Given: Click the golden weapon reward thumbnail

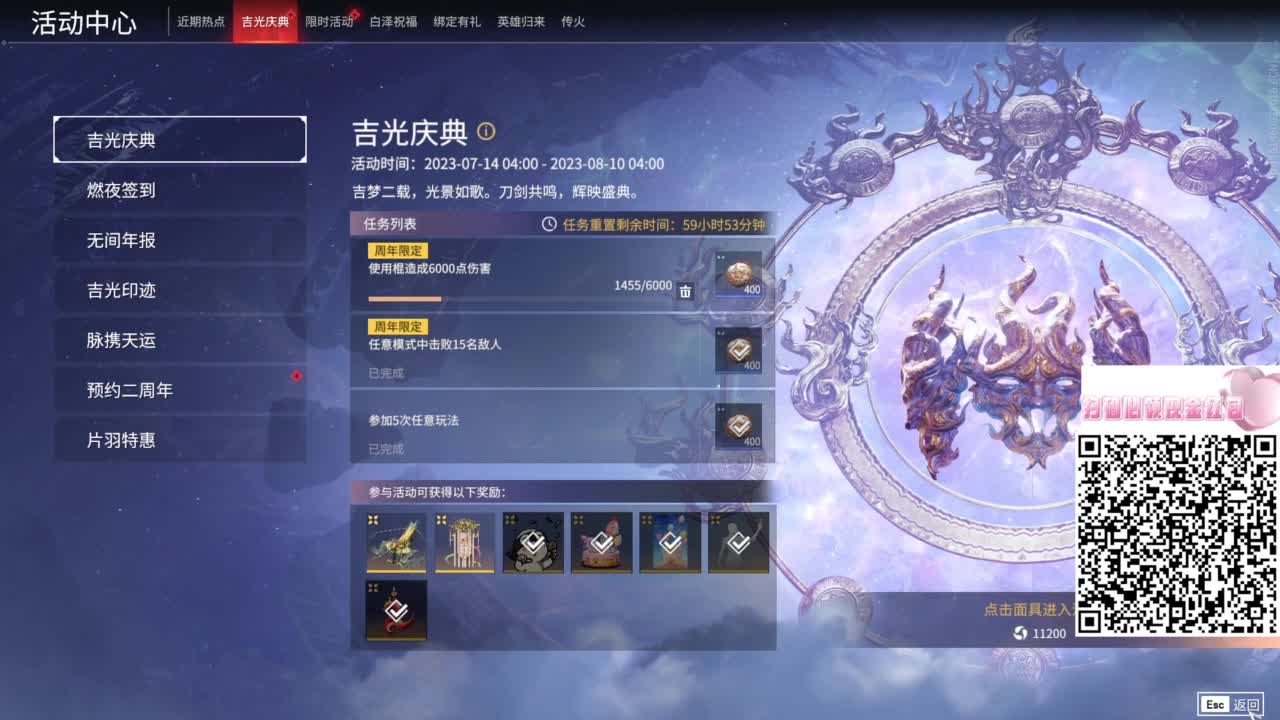Looking at the screenshot, I should [x=396, y=543].
